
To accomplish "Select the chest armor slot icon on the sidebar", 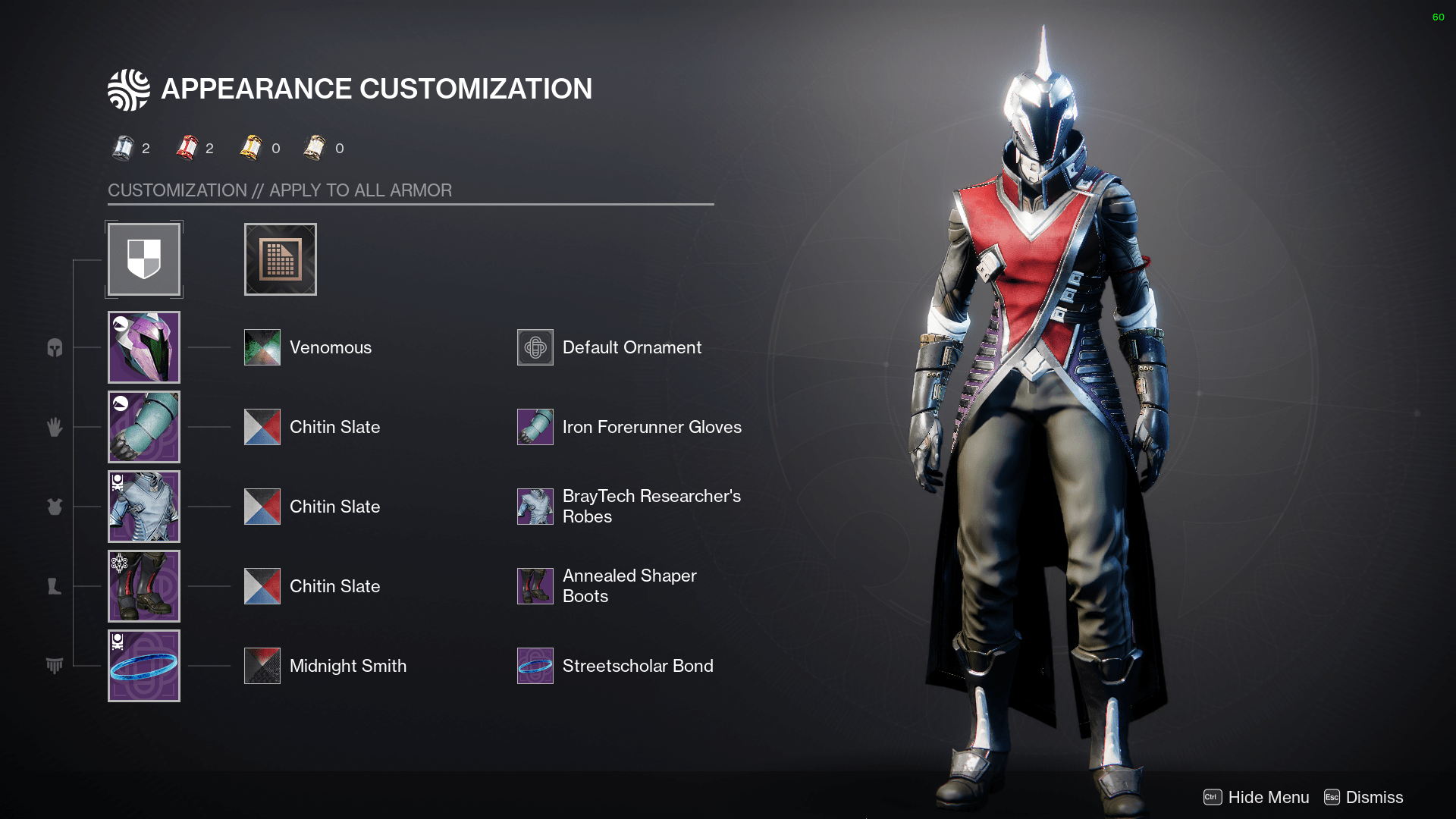I will pyautogui.click(x=54, y=507).
